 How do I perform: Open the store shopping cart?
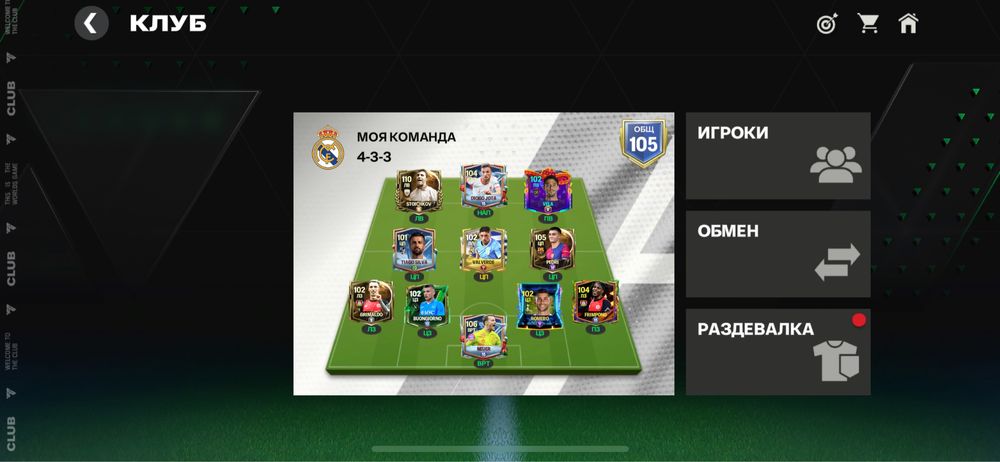tap(868, 23)
